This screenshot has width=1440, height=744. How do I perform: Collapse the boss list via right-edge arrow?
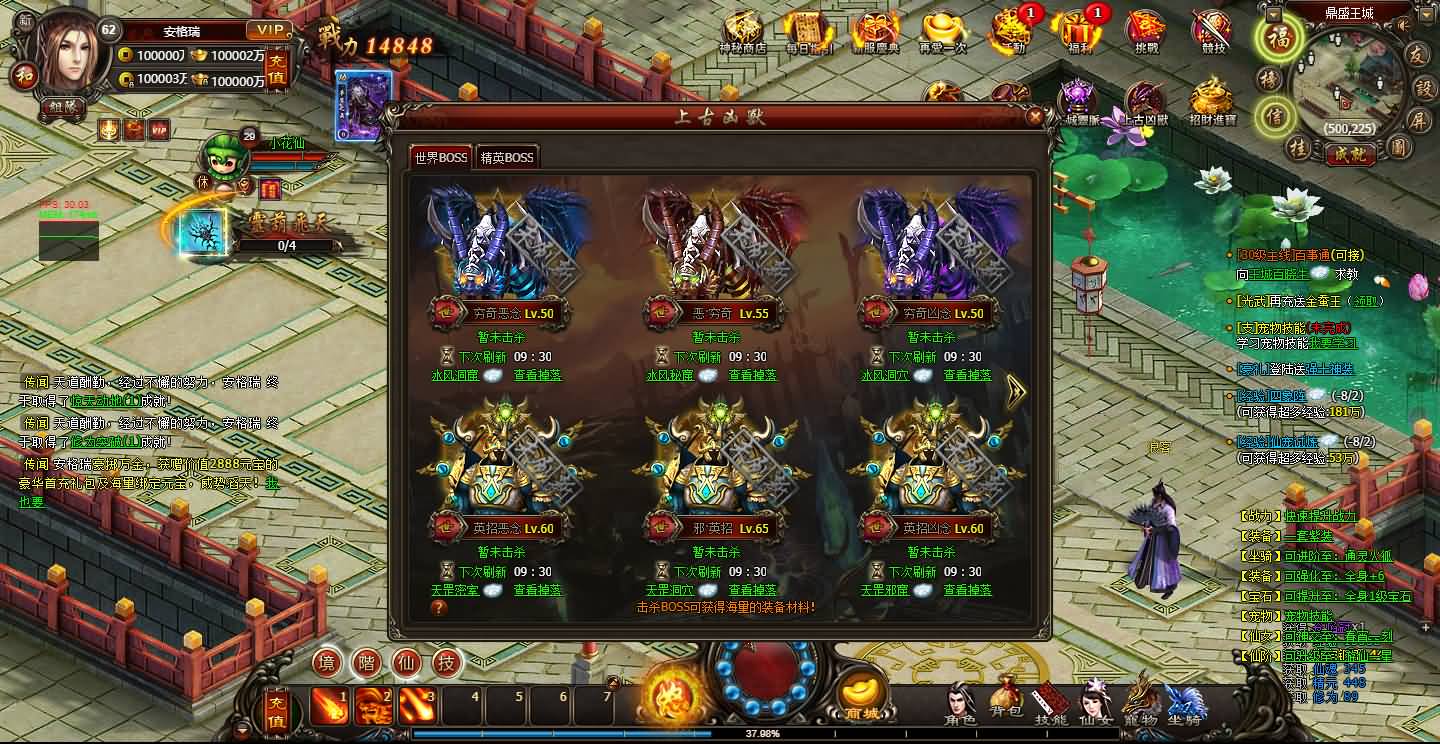coord(1015,391)
